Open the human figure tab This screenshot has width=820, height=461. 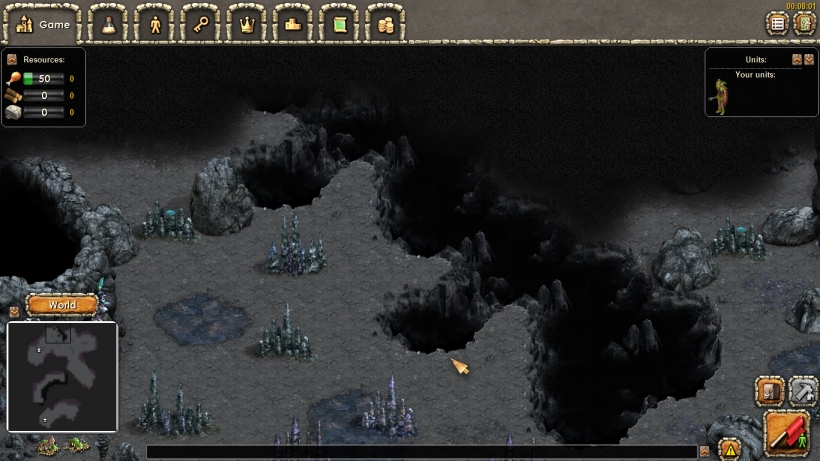pyautogui.click(x=154, y=24)
